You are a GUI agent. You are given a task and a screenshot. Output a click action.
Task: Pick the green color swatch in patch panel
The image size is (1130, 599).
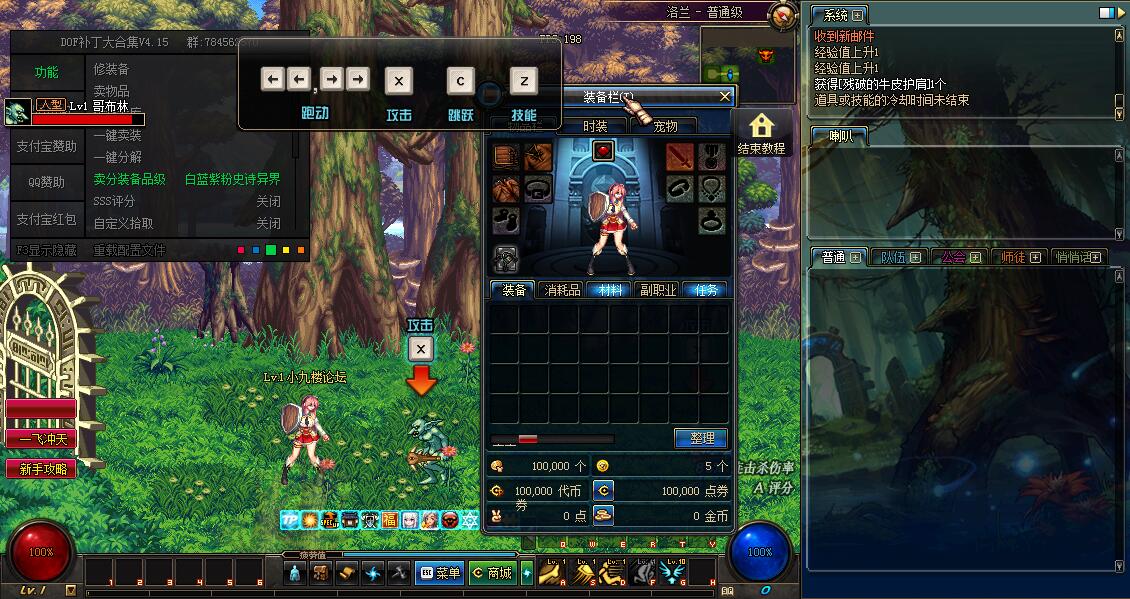(x=271, y=250)
